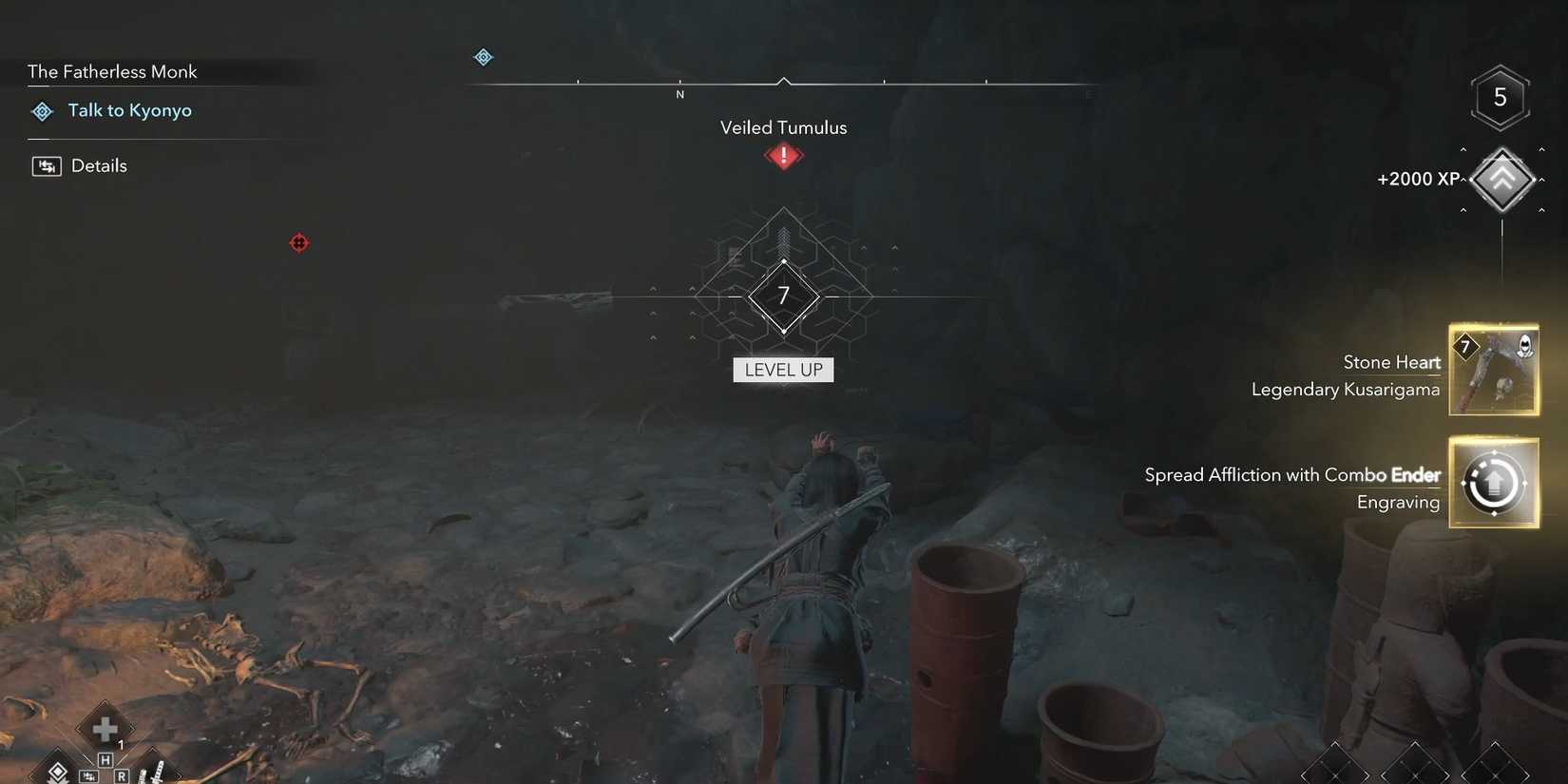Click the healing gourd plus icon
The image size is (1568, 784).
pyautogui.click(x=104, y=729)
